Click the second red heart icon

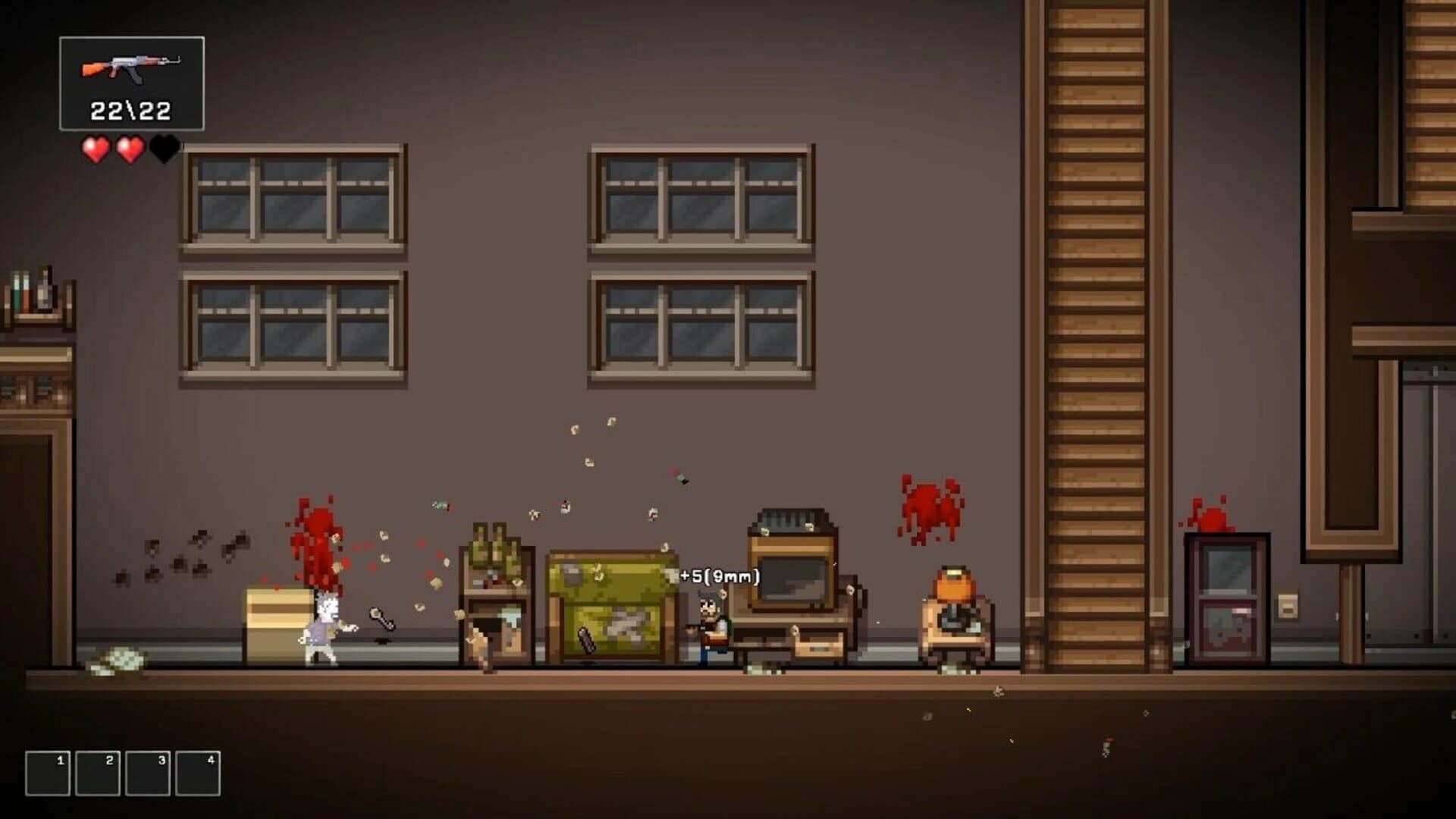130,149
